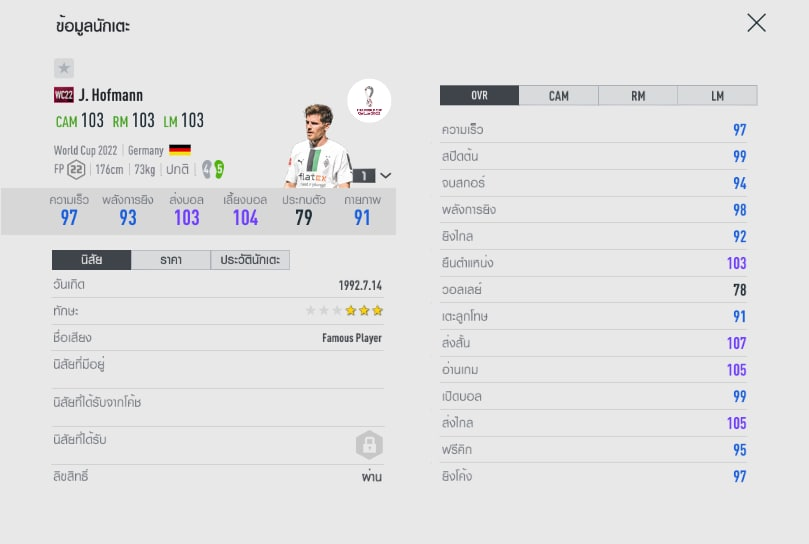Open the ประวัตินักเตะ history tab
The width and height of the screenshot is (809, 544).
click(x=250, y=260)
